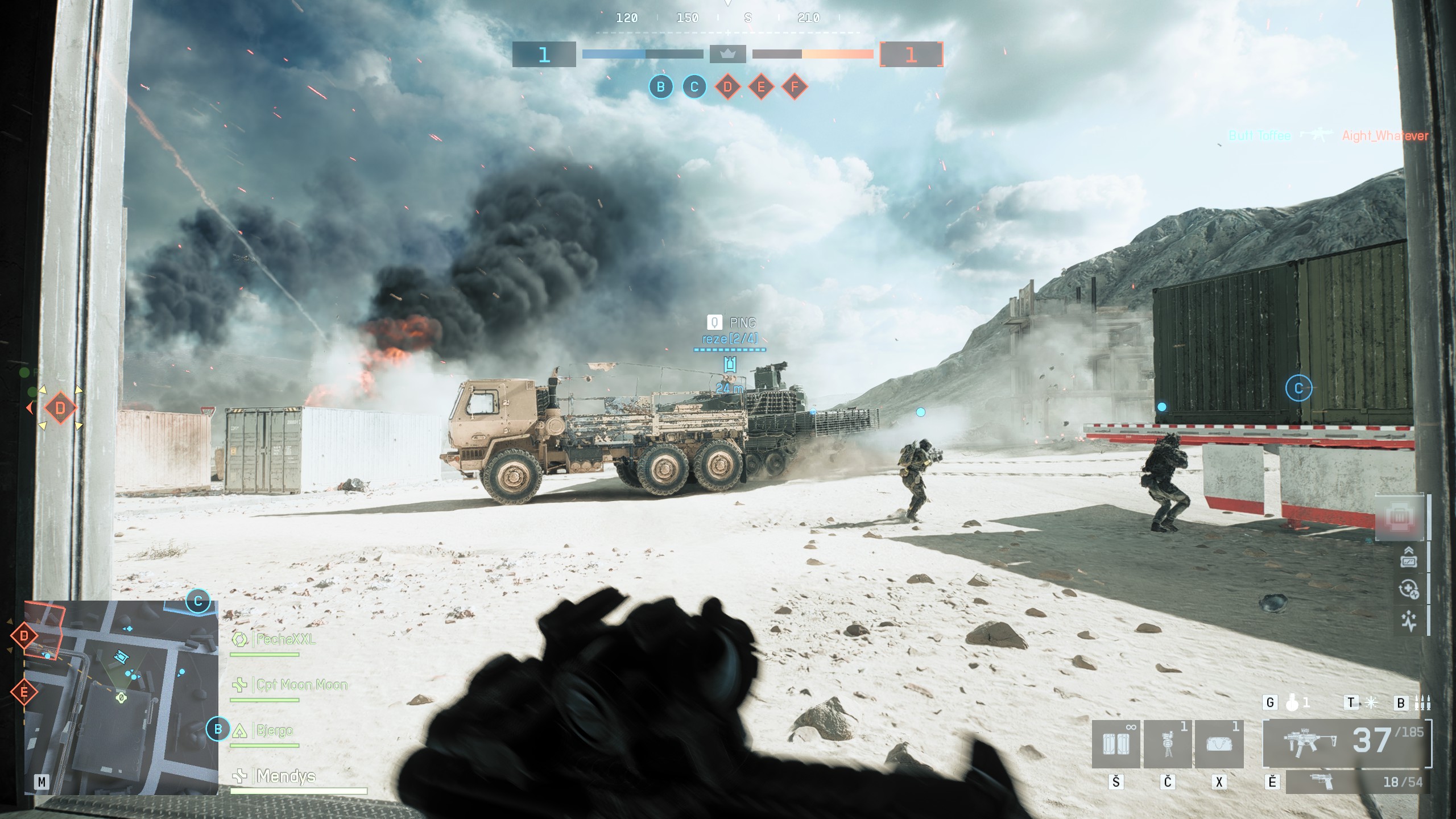Screen dimensions: 1456x819
Task: Choose the supply bag gadget slot
Action: click(1219, 743)
